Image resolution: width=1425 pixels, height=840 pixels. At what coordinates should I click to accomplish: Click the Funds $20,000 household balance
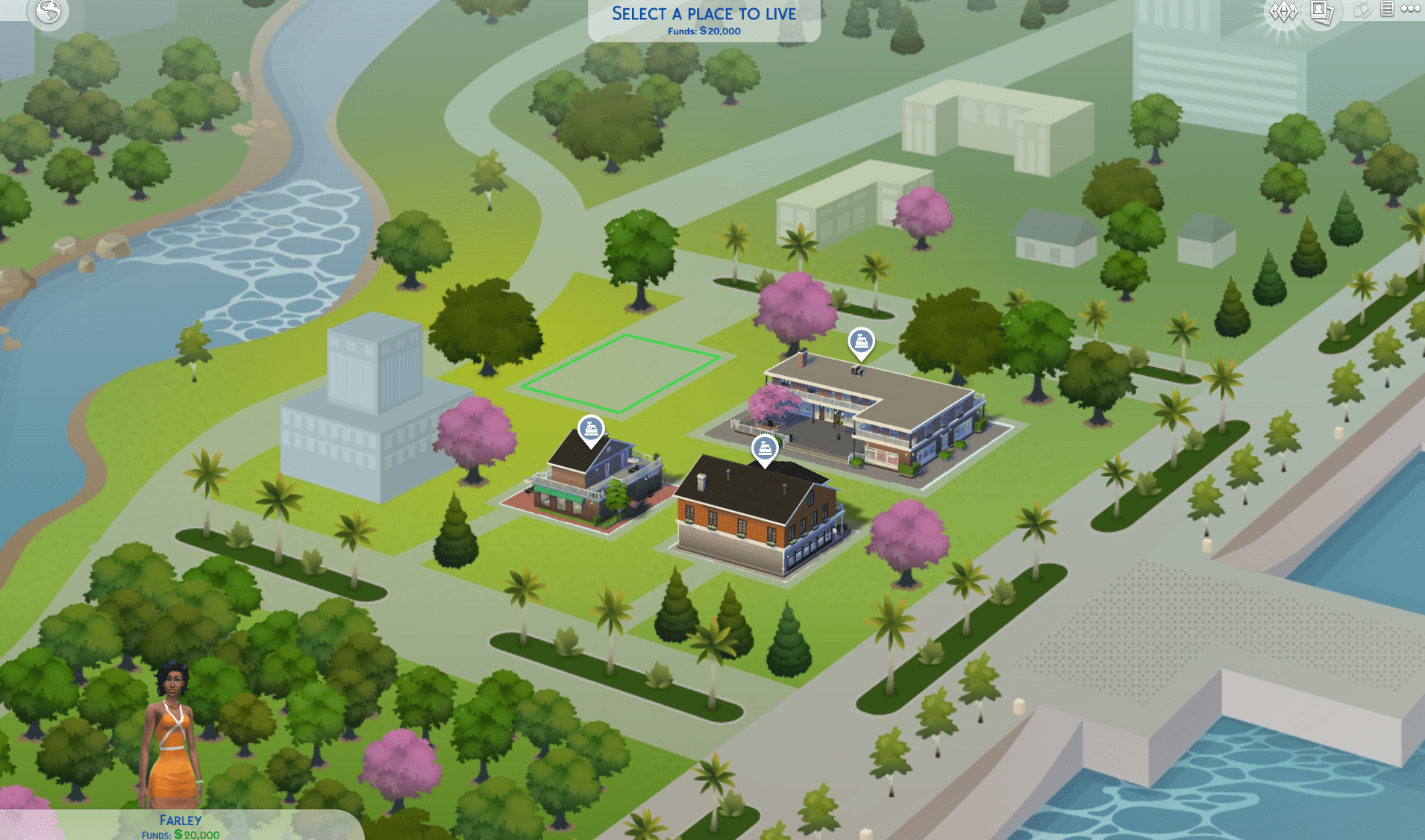tap(179, 834)
